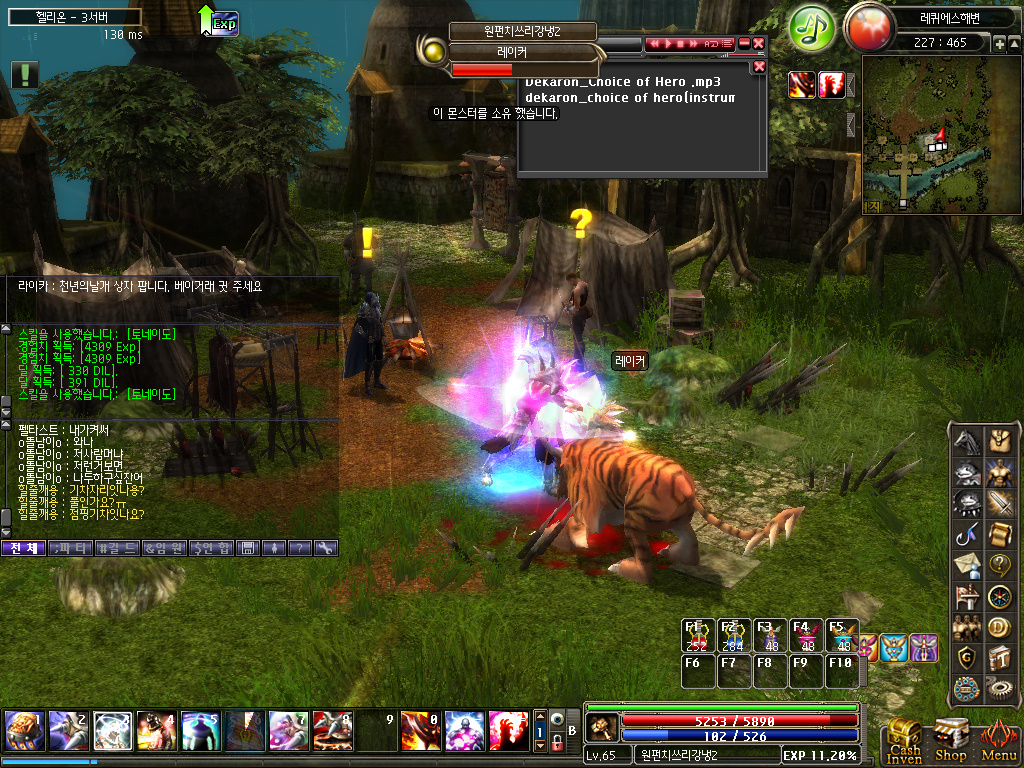1024x768 pixels.
Task: Open the gear settings icon
Action: point(1000,688)
